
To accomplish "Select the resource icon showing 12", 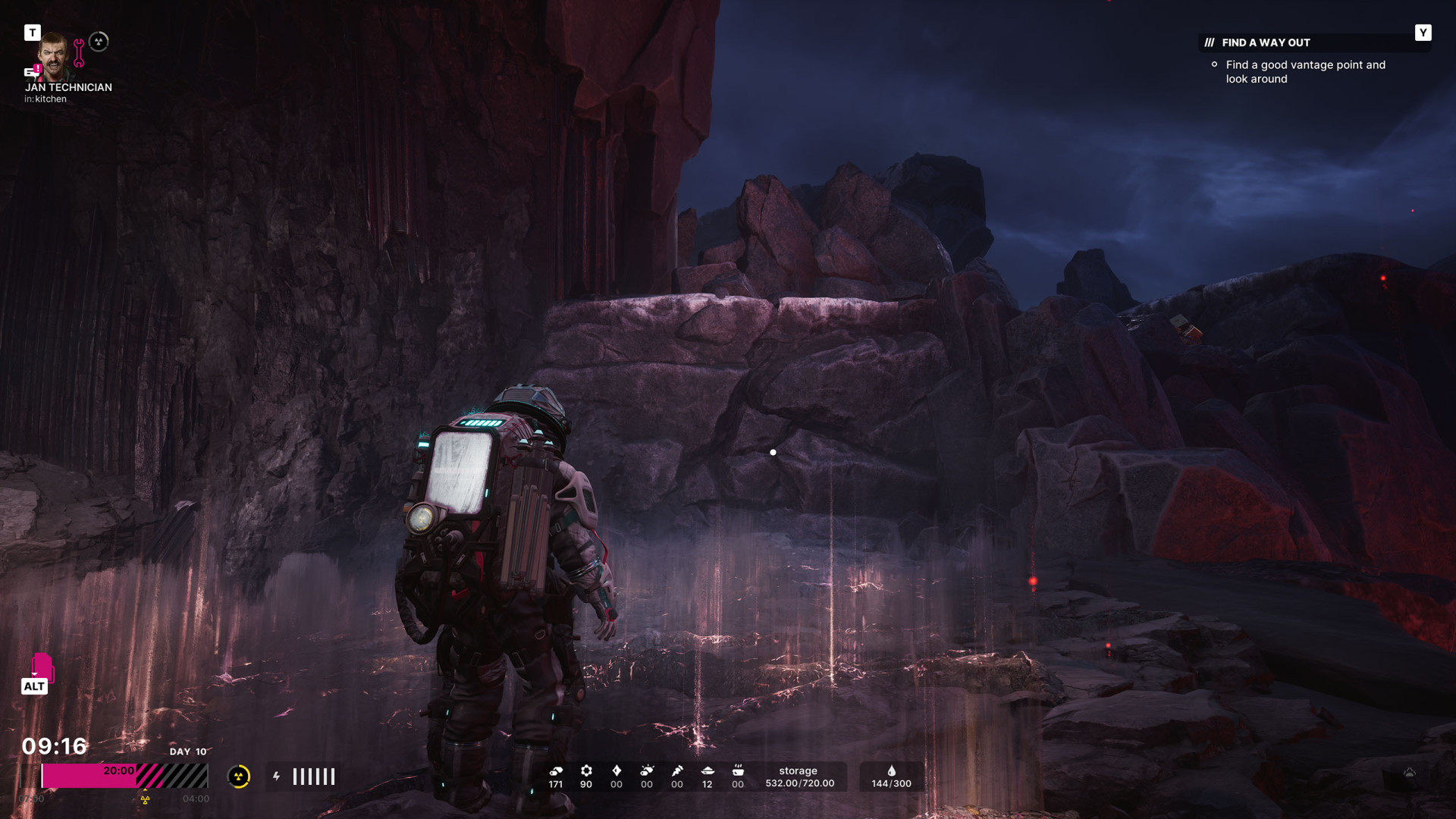I will click(708, 771).
